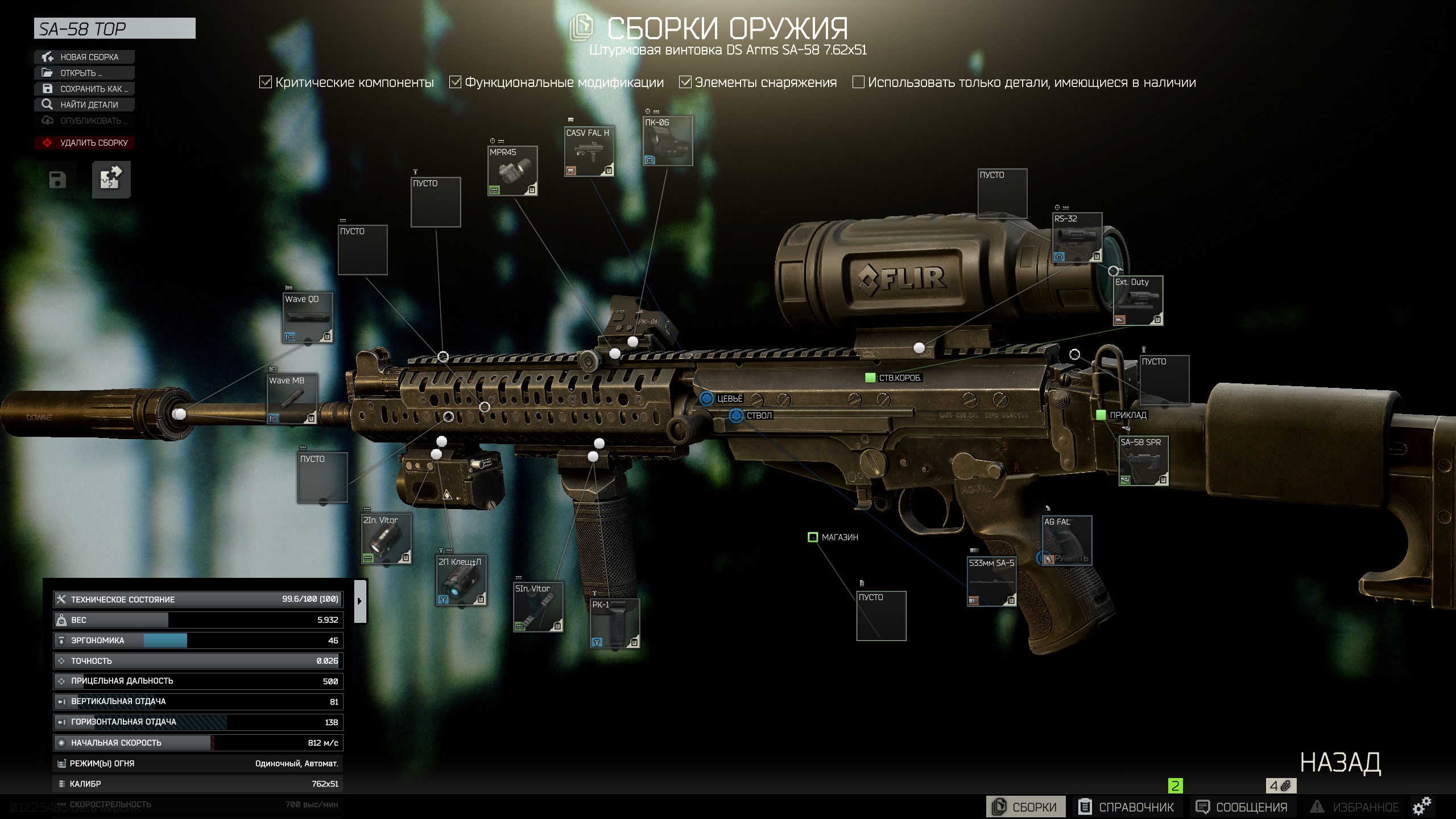This screenshot has width=1456, height=819.
Task: Find parts with НАЙТИ ДЕТАЛИ
Action: pos(84,105)
